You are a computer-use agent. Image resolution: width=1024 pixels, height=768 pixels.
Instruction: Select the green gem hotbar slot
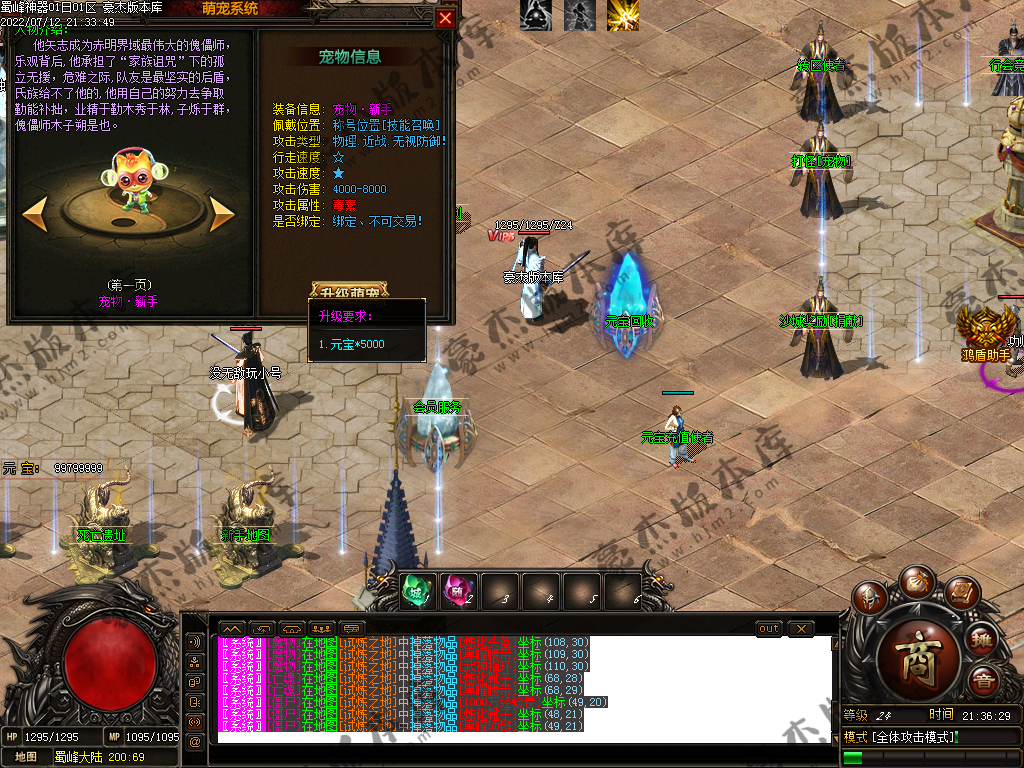click(415, 591)
